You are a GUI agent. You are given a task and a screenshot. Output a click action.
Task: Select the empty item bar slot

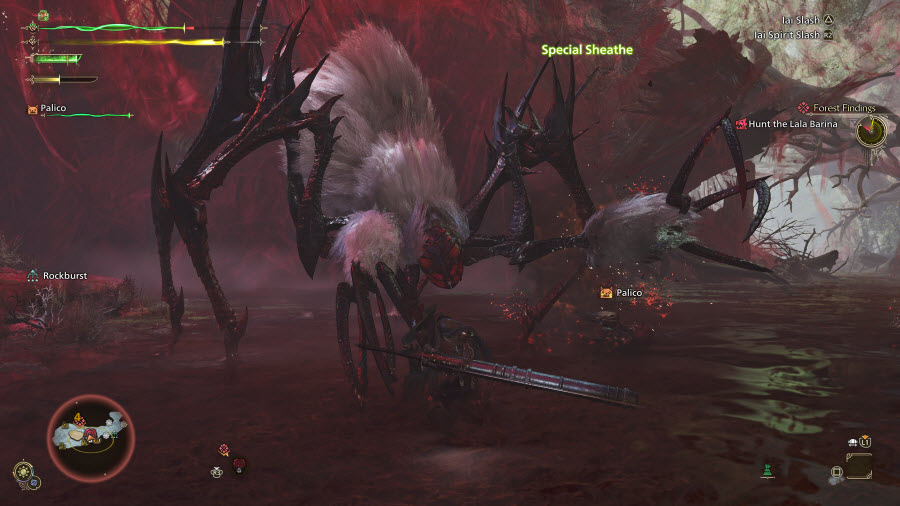pyautogui.click(x=858, y=467)
